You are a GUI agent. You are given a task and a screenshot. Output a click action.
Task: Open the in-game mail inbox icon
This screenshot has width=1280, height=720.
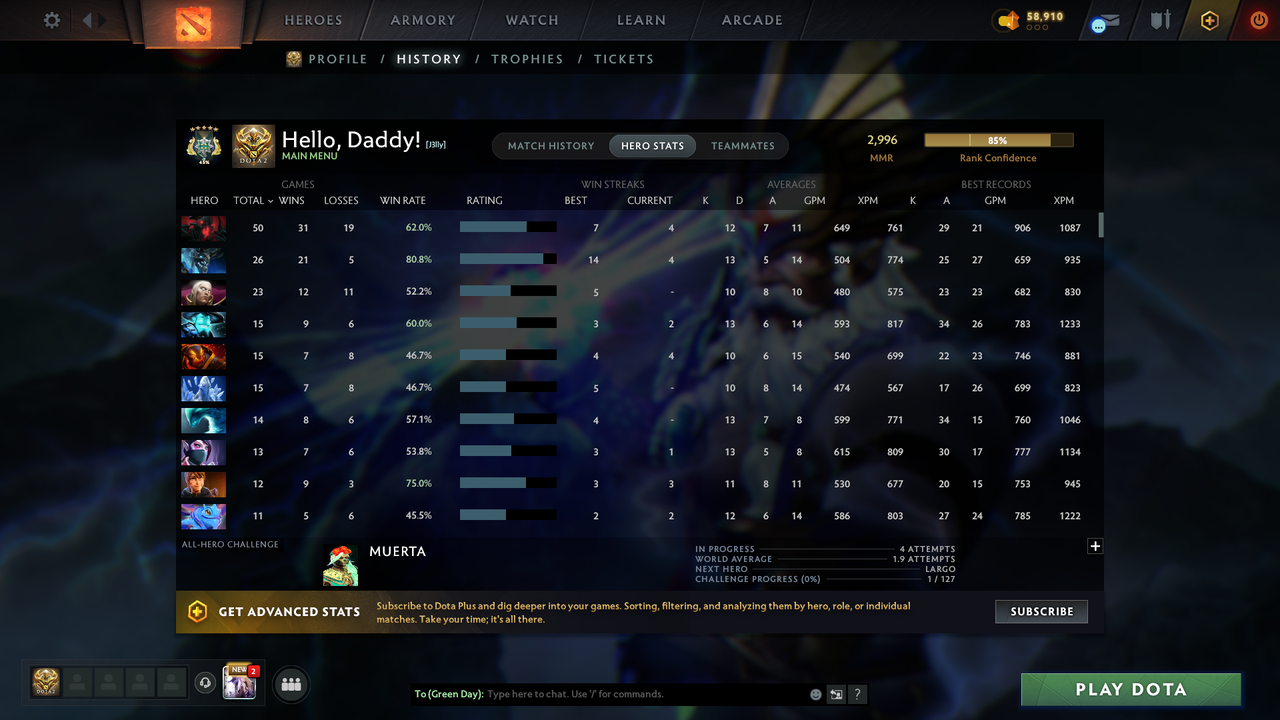point(1103,22)
